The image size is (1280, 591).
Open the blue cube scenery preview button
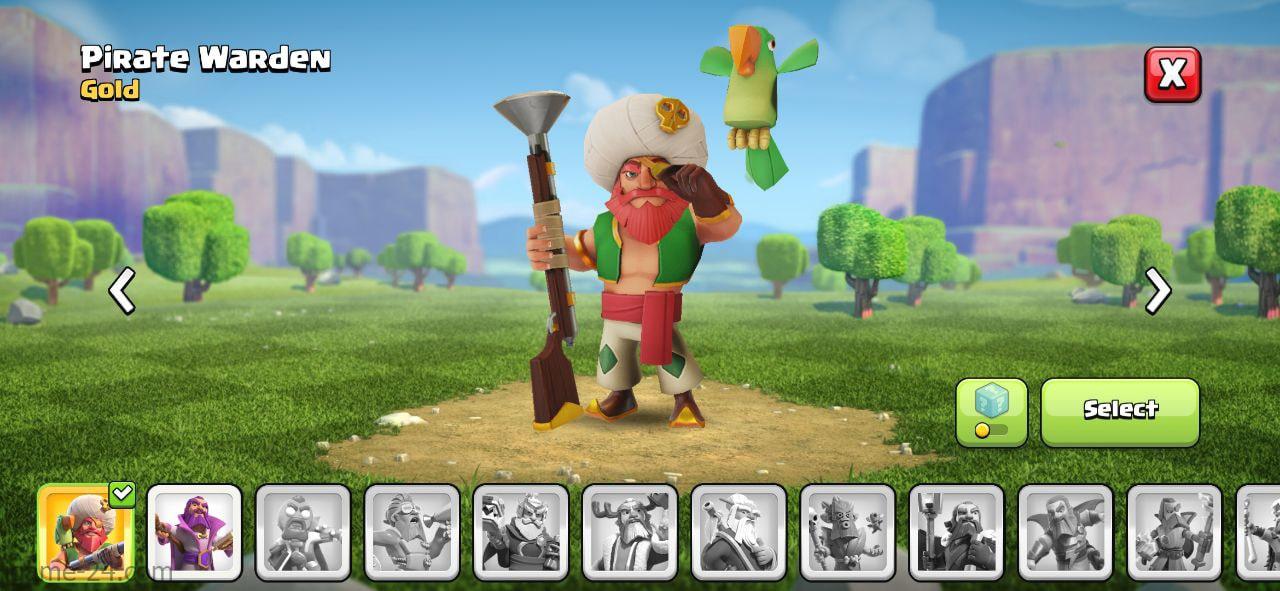tap(991, 411)
